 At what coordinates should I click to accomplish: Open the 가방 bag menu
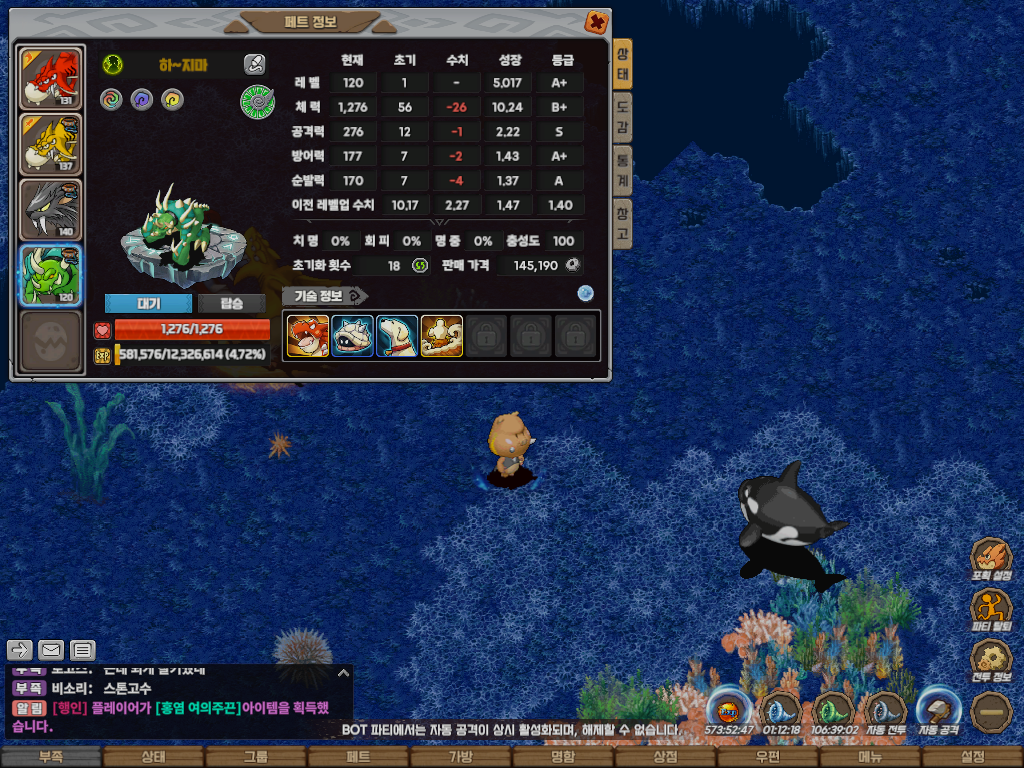(460, 757)
